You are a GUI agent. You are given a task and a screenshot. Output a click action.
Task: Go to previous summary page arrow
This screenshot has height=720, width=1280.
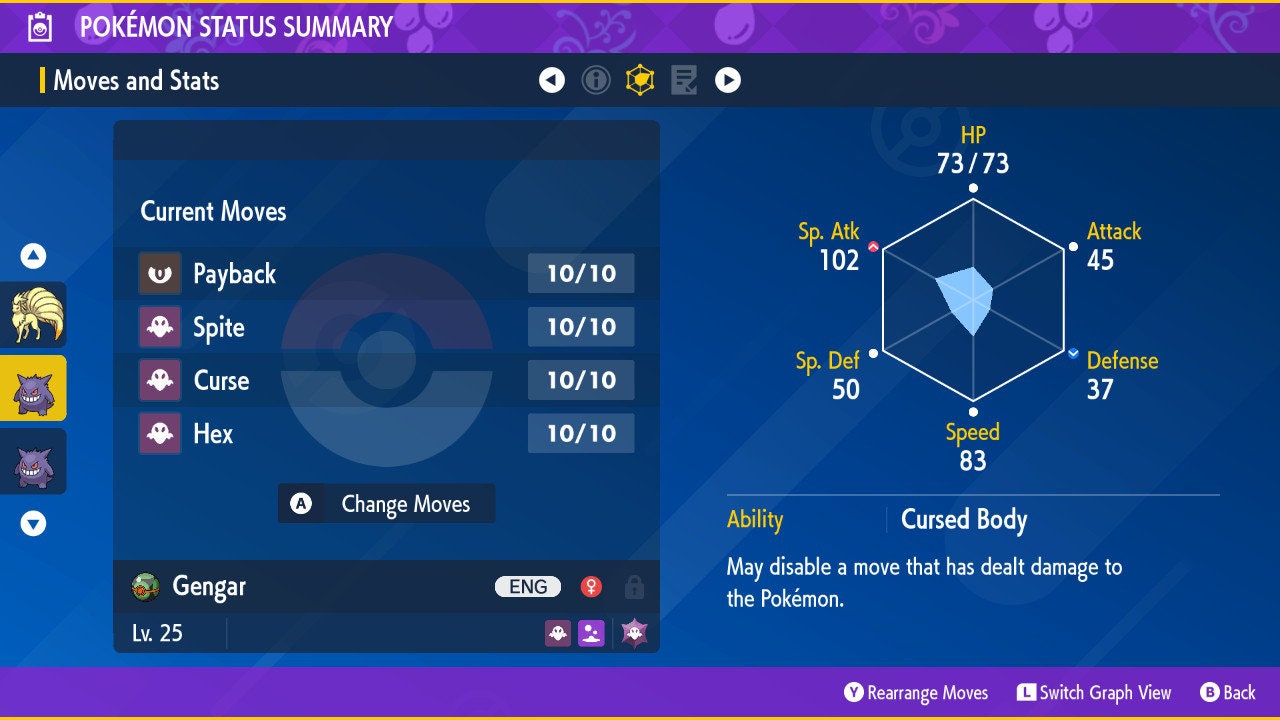pyautogui.click(x=552, y=80)
